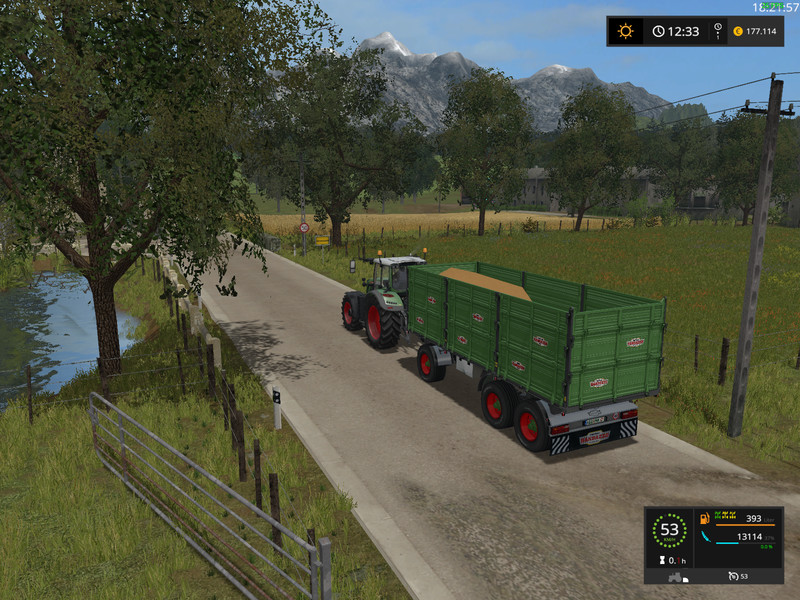Image resolution: width=800 pixels, height=600 pixels.
Task: Click the sun weather icon
Action: (625, 31)
